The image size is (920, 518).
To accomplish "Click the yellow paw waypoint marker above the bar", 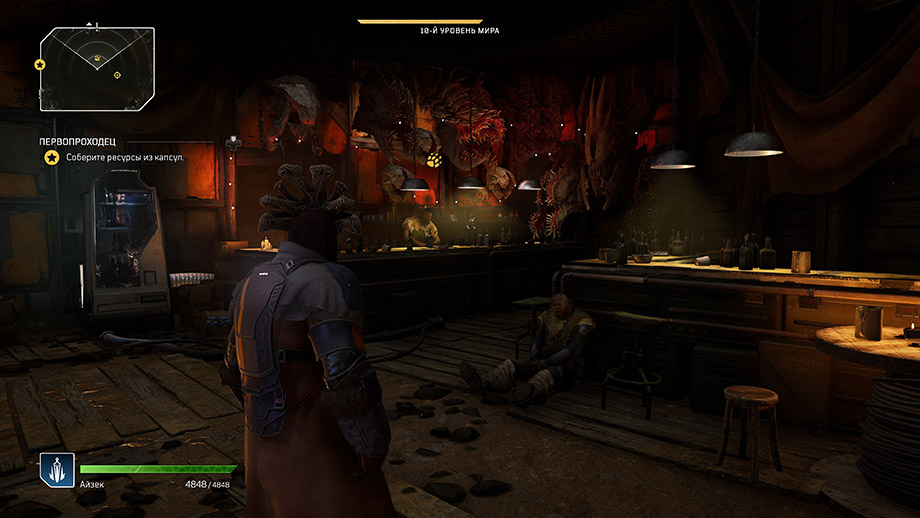I will [x=434, y=160].
